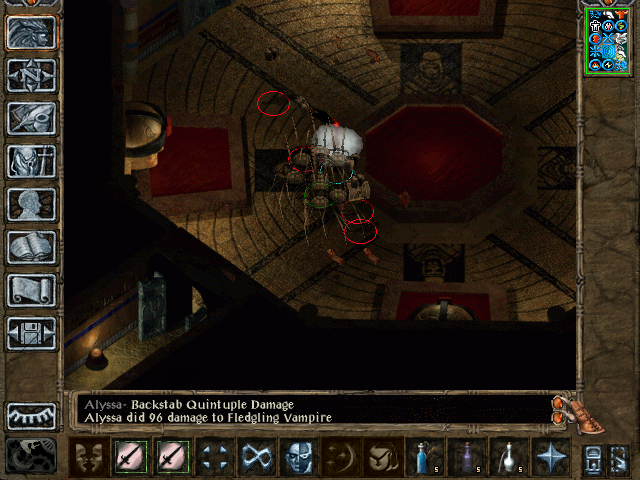
Task: Use the clear flask quick item
Action: click(508, 458)
